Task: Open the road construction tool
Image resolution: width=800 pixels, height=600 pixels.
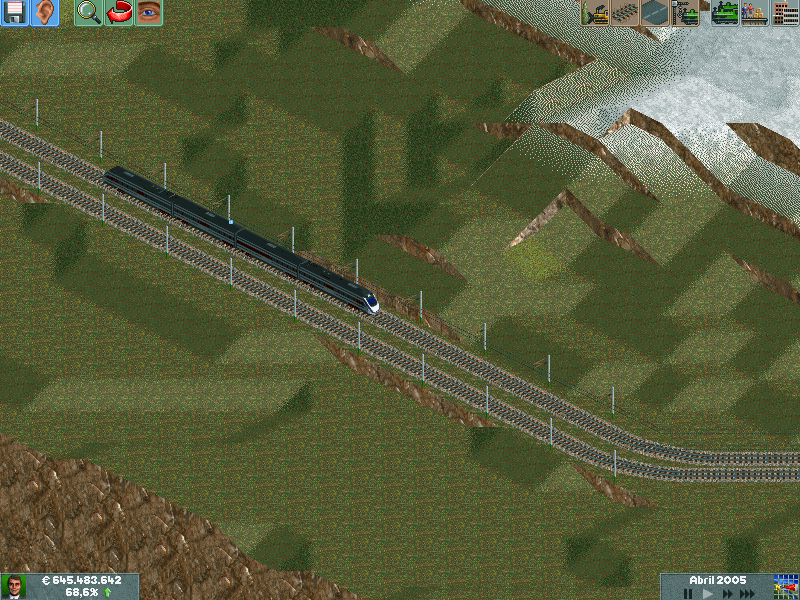Action: [x=655, y=13]
